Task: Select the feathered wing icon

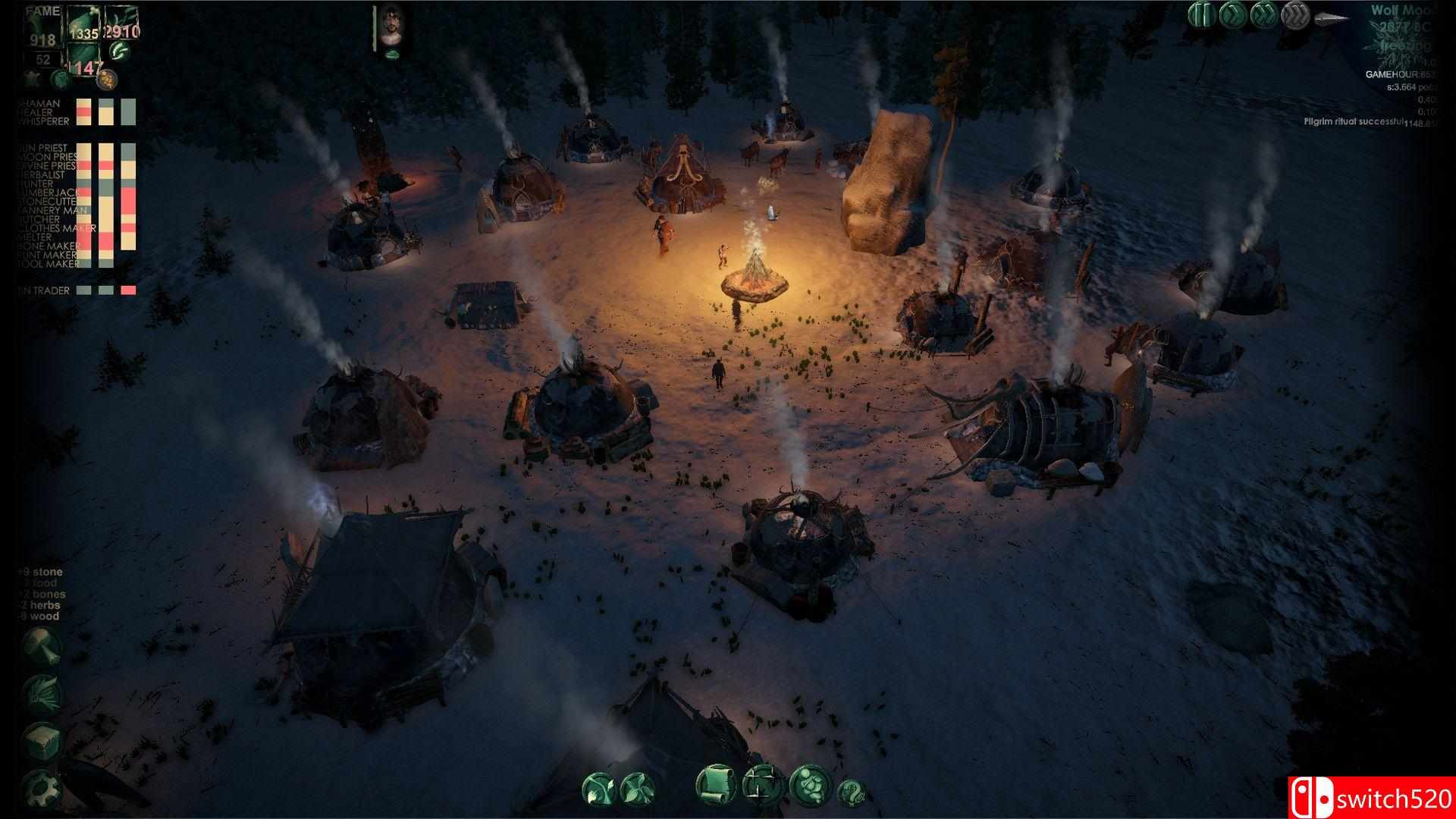Action: pyautogui.click(x=40, y=692)
